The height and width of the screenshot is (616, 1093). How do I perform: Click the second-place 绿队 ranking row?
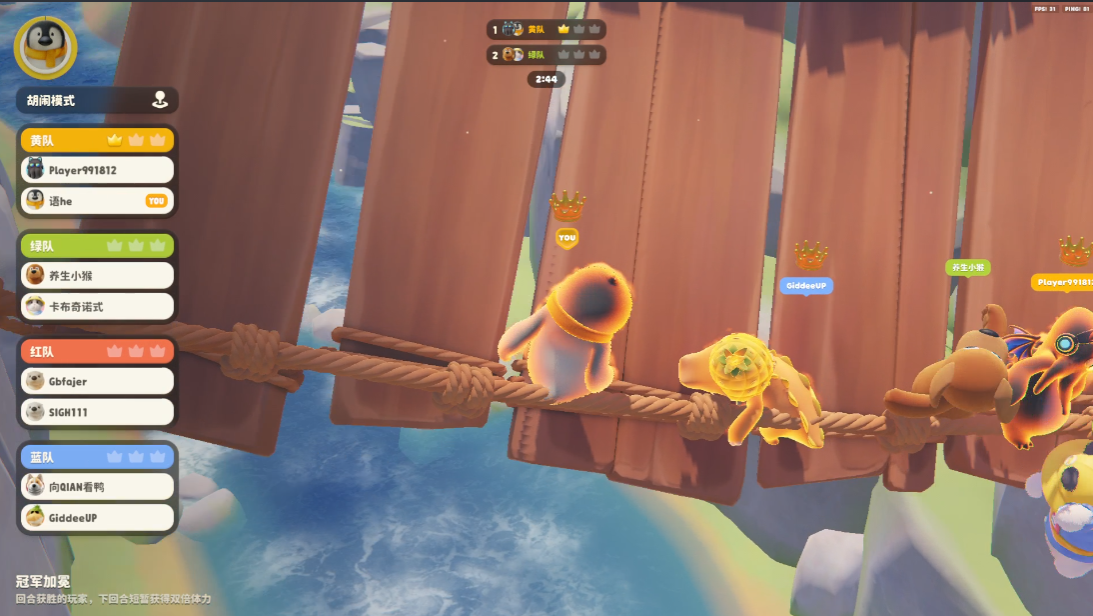point(546,54)
